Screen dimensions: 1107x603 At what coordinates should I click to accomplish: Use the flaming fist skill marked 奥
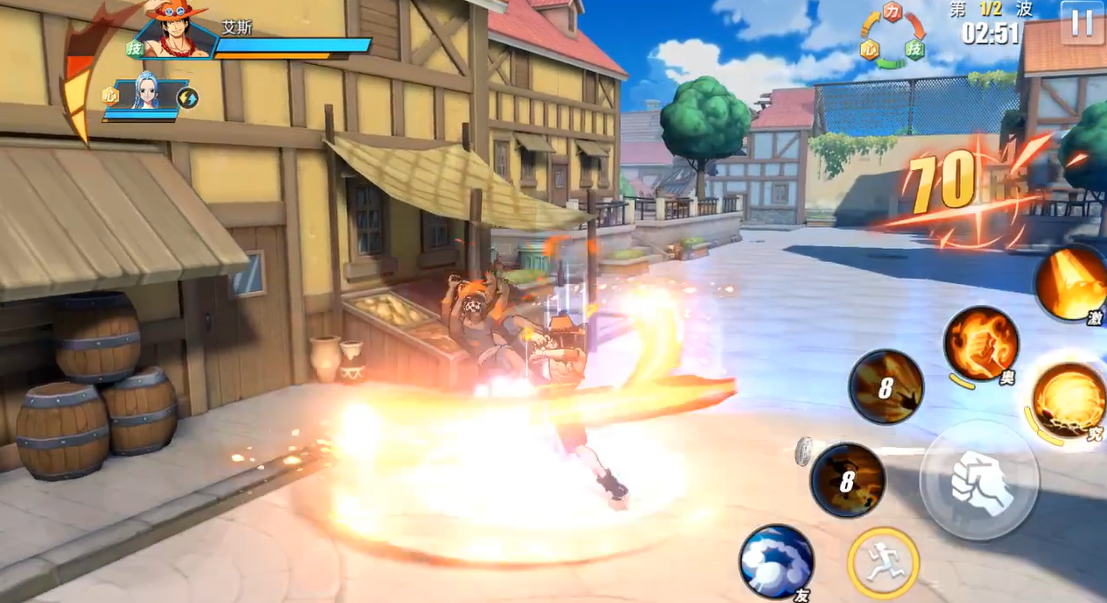coord(981,343)
